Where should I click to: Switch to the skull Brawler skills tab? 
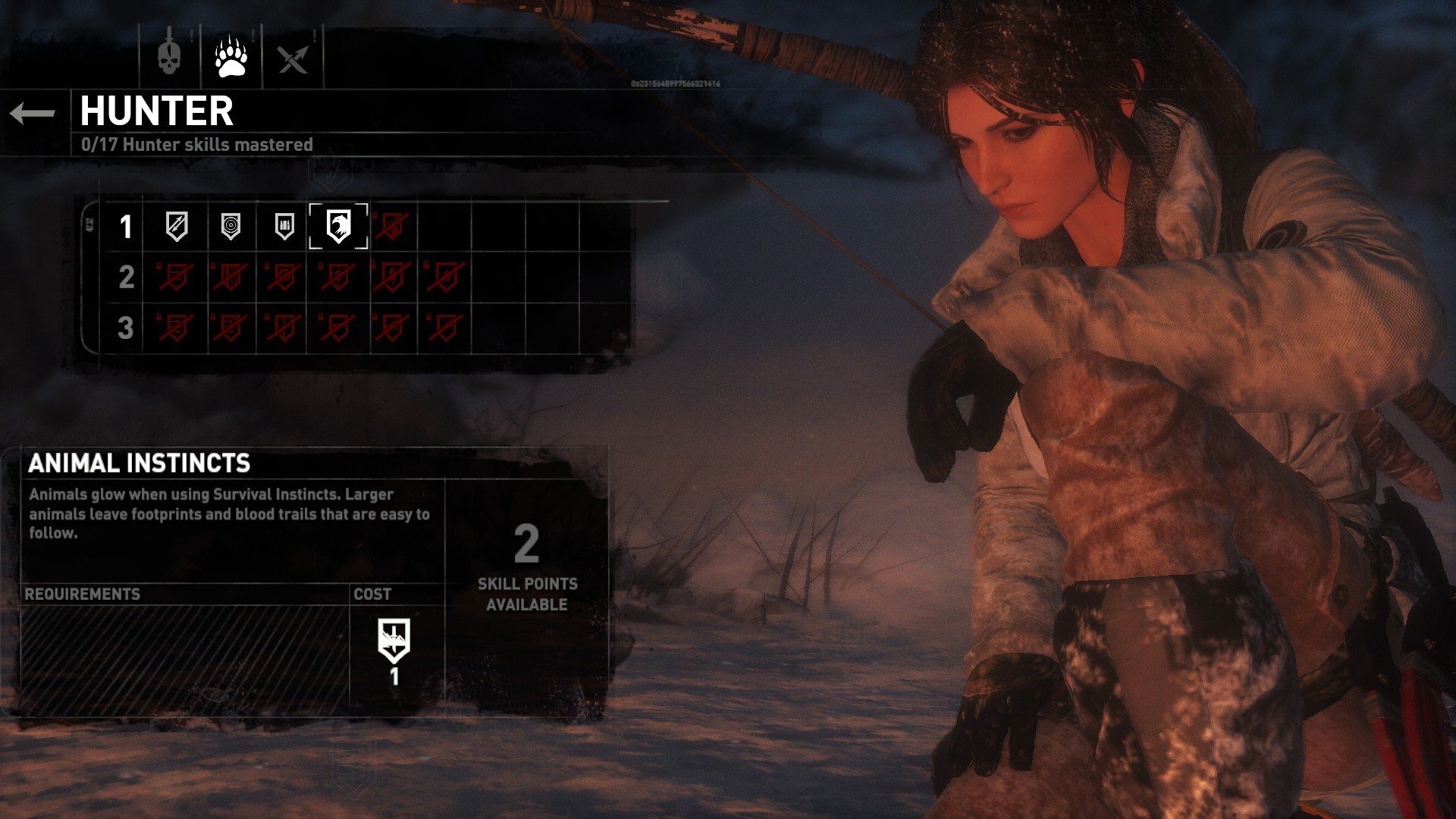point(169,57)
